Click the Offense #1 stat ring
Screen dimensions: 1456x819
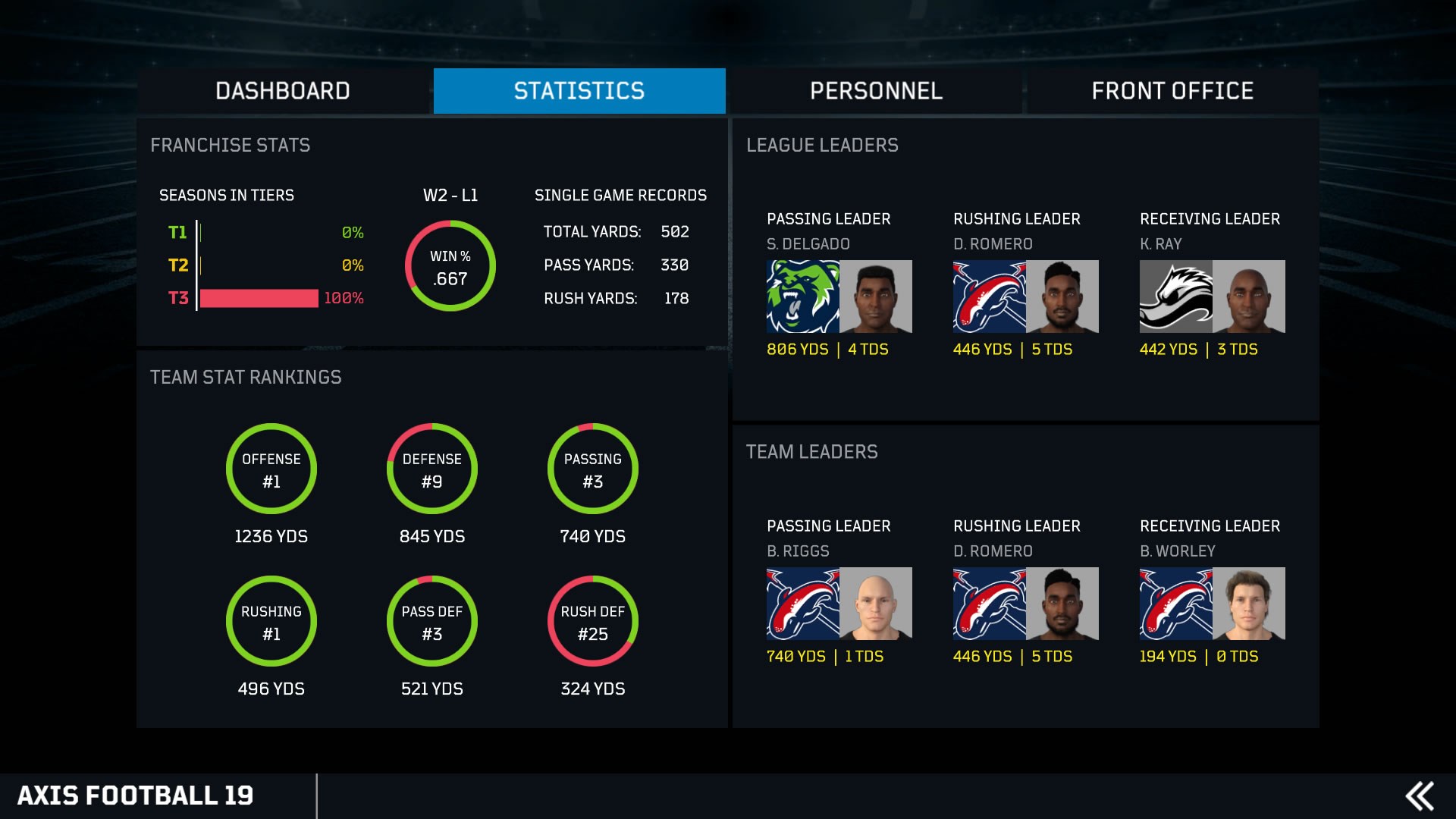click(271, 469)
